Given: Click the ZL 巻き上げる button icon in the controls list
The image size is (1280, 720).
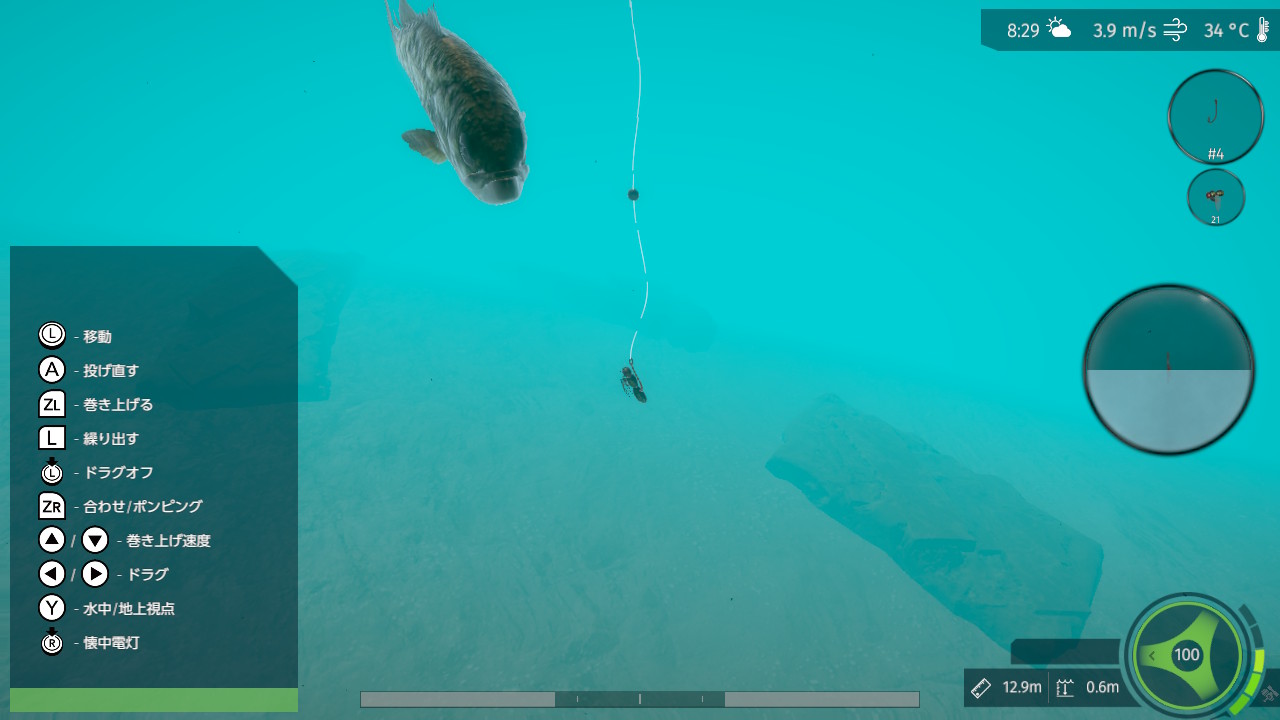Looking at the screenshot, I should coord(51,404).
